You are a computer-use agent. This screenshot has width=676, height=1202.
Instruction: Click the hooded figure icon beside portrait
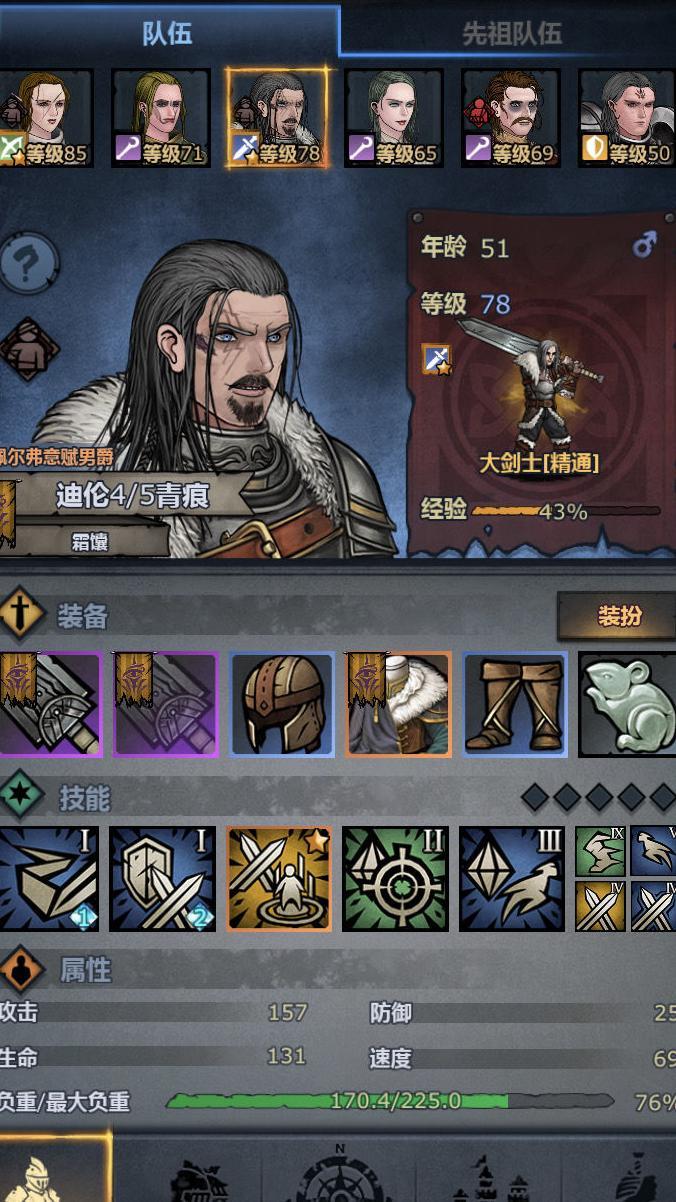(28, 349)
